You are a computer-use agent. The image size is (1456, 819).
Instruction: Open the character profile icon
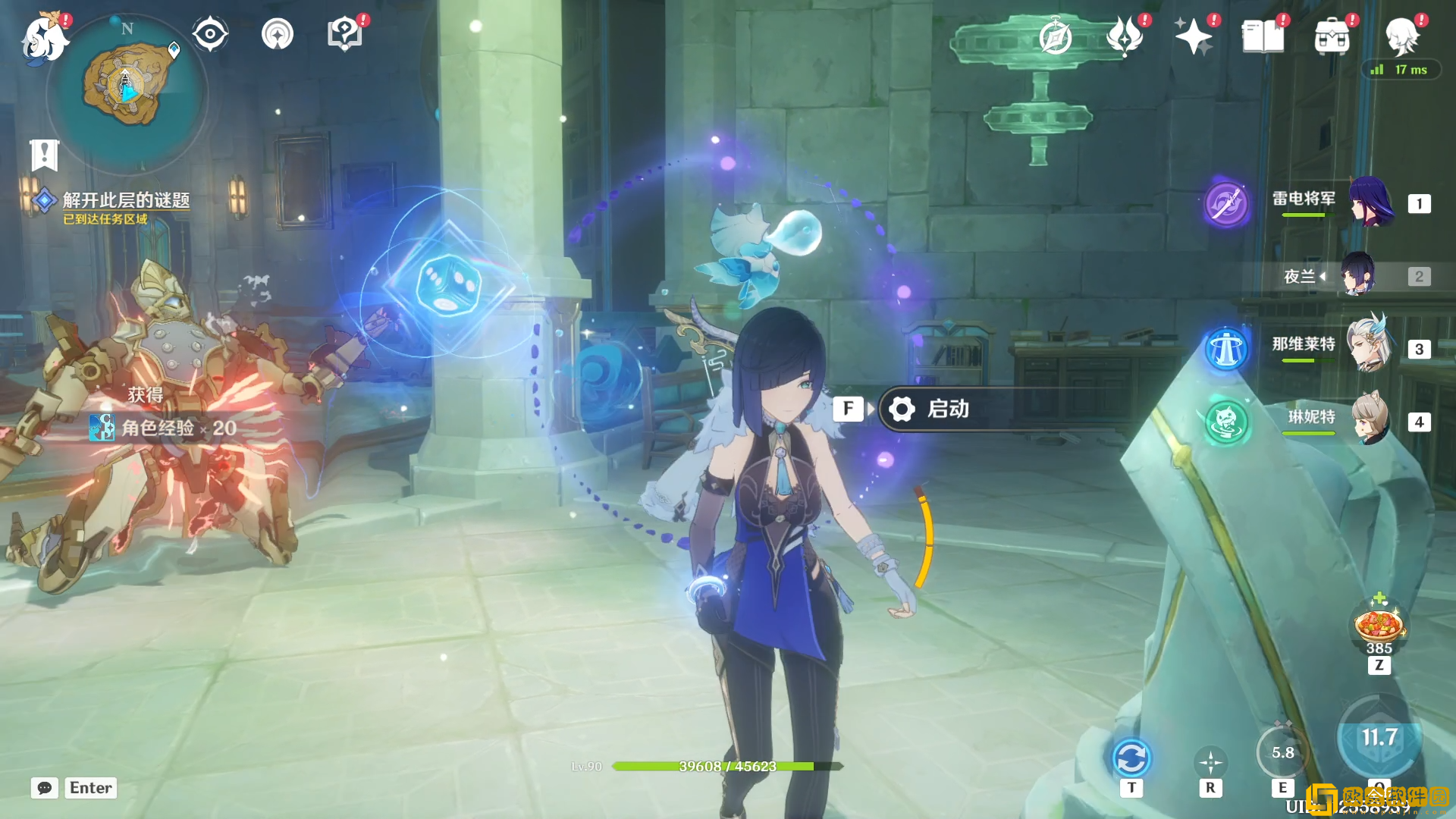tap(1401, 36)
